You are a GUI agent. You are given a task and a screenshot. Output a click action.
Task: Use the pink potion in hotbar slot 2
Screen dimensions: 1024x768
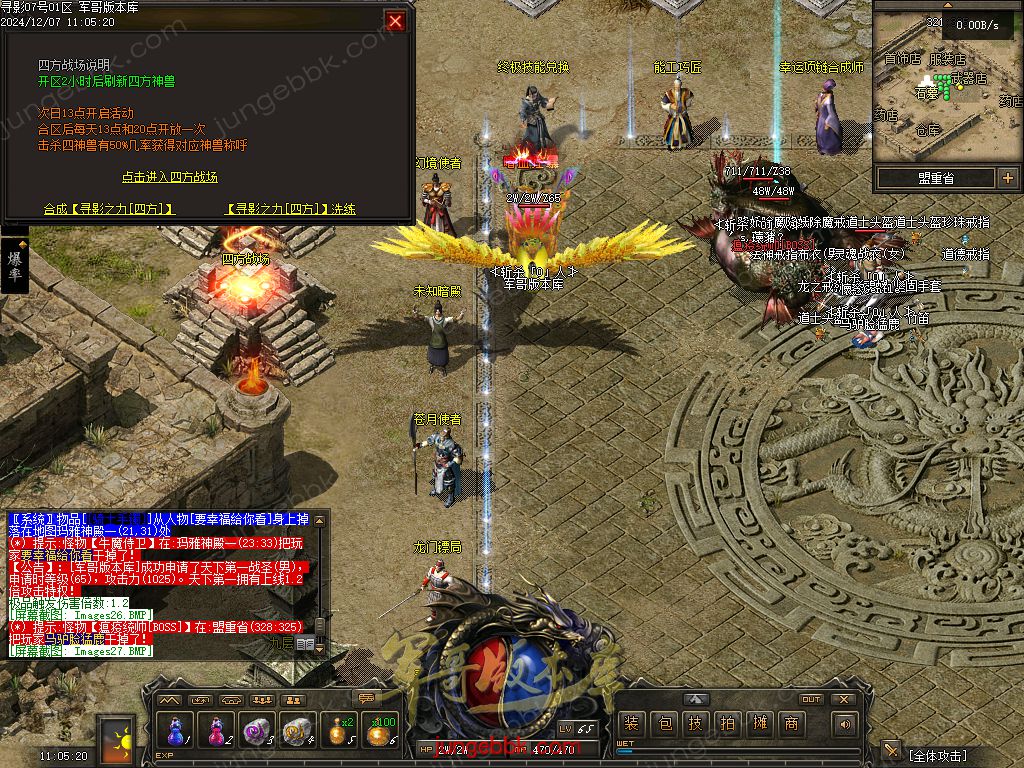click(x=216, y=731)
